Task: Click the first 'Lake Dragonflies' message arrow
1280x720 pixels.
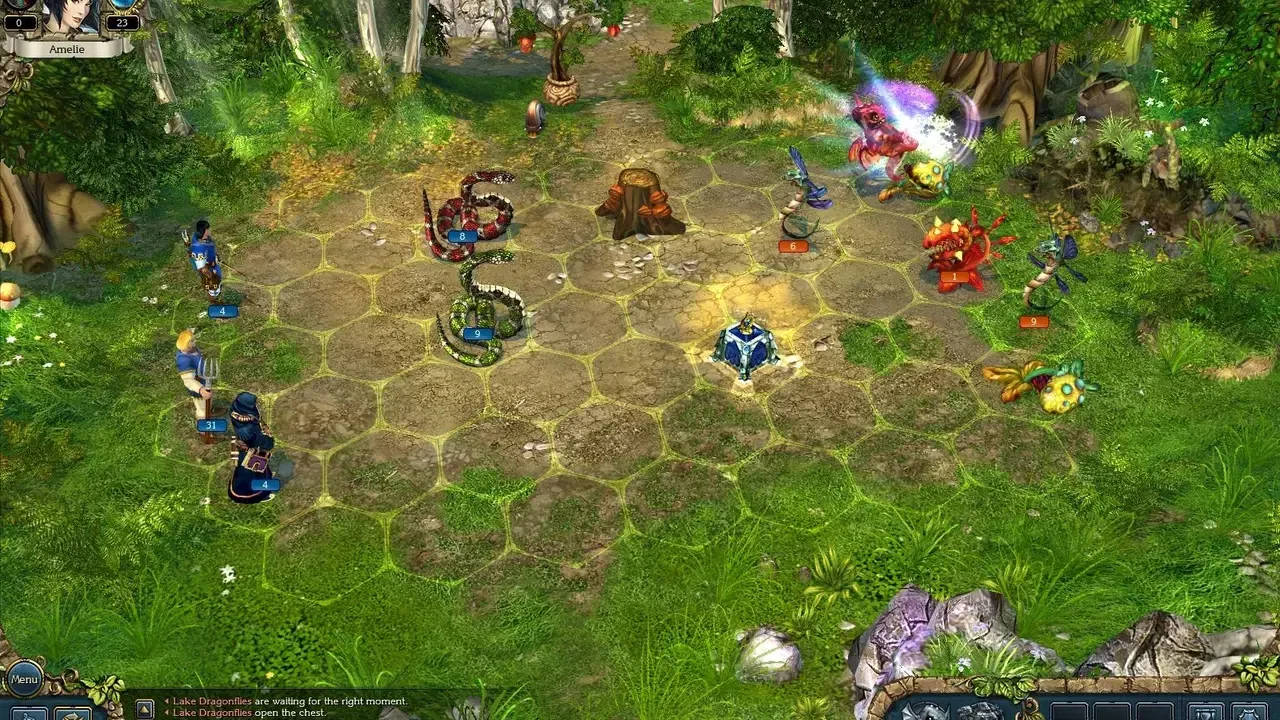Action: pos(166,701)
